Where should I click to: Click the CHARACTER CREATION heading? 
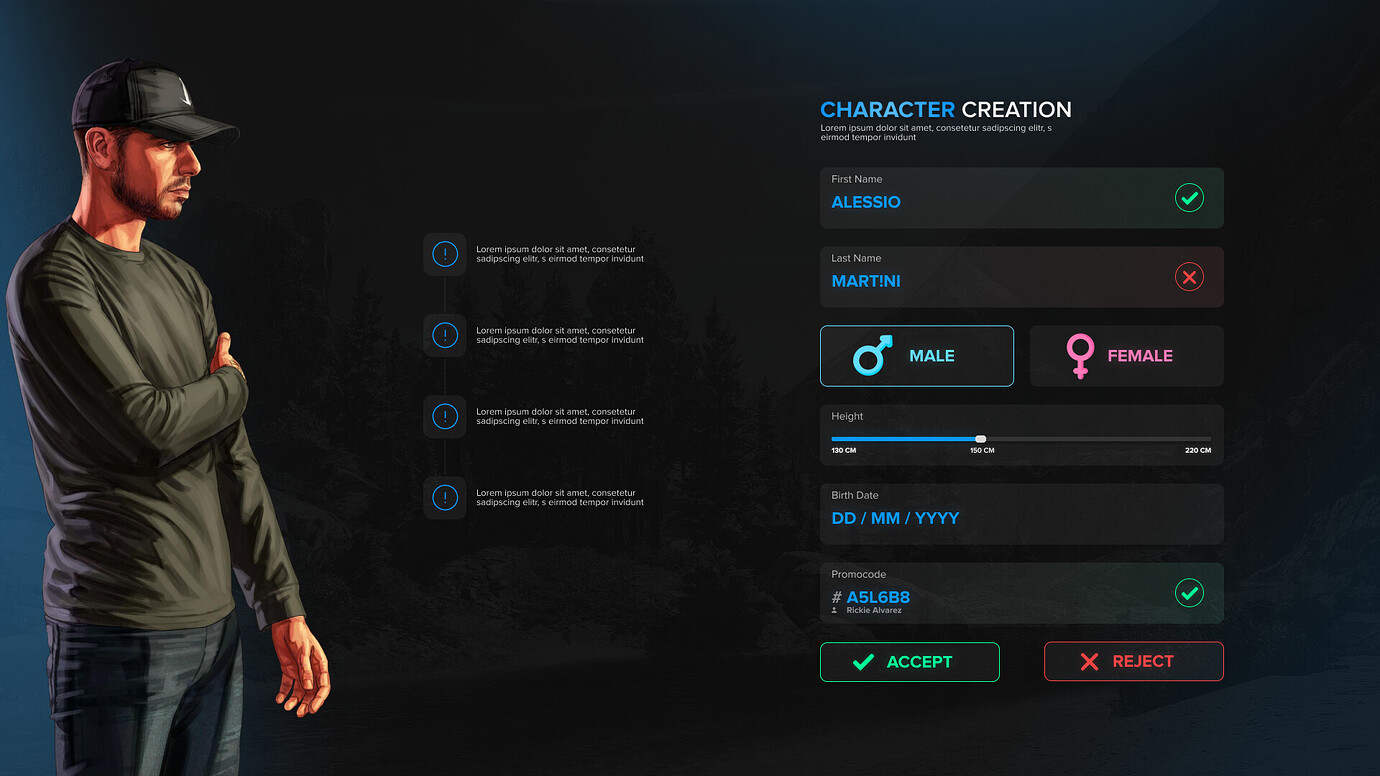pyautogui.click(x=945, y=109)
